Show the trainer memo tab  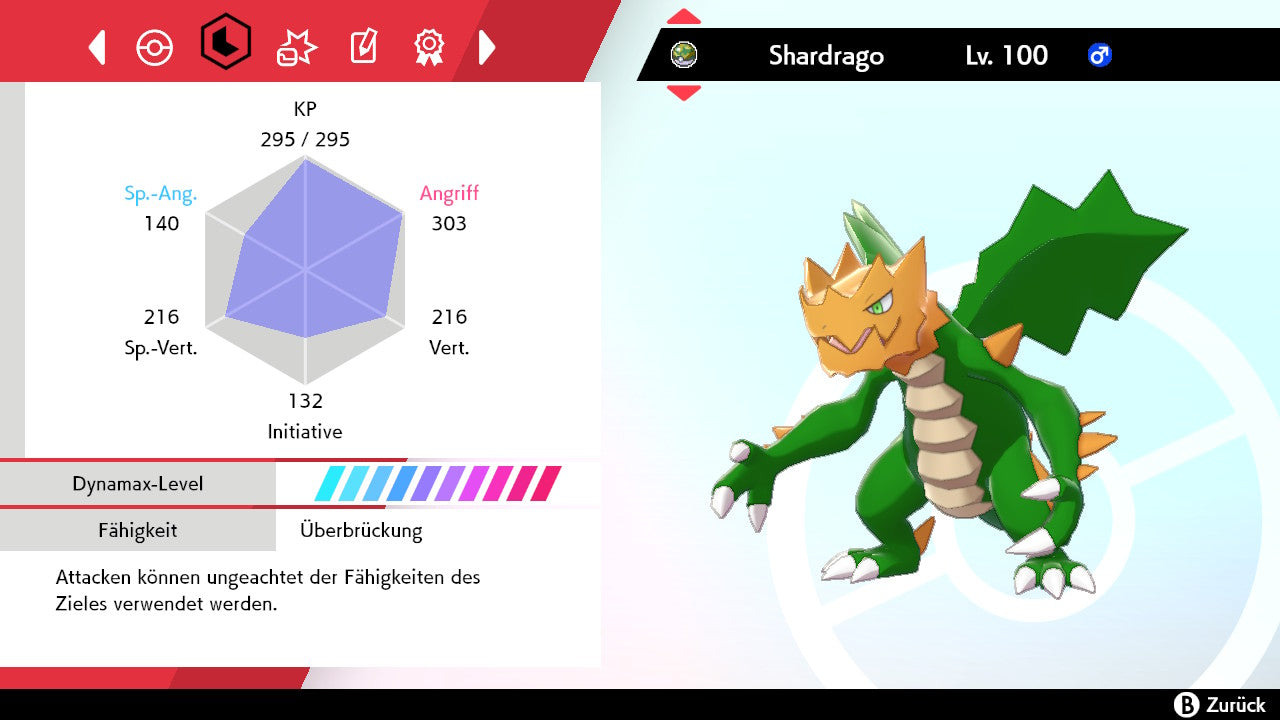[363, 47]
